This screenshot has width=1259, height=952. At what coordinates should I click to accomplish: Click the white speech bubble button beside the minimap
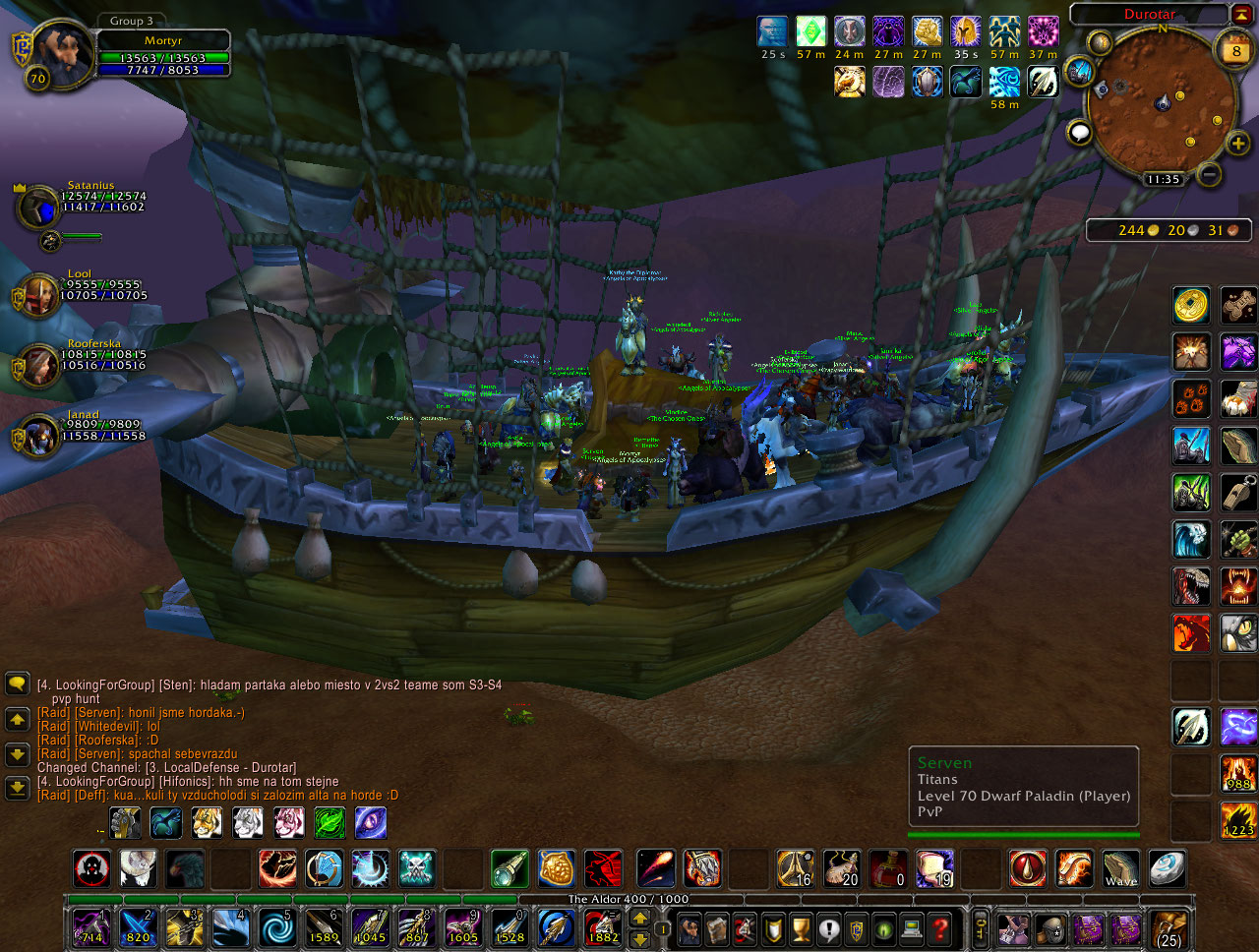click(1080, 132)
